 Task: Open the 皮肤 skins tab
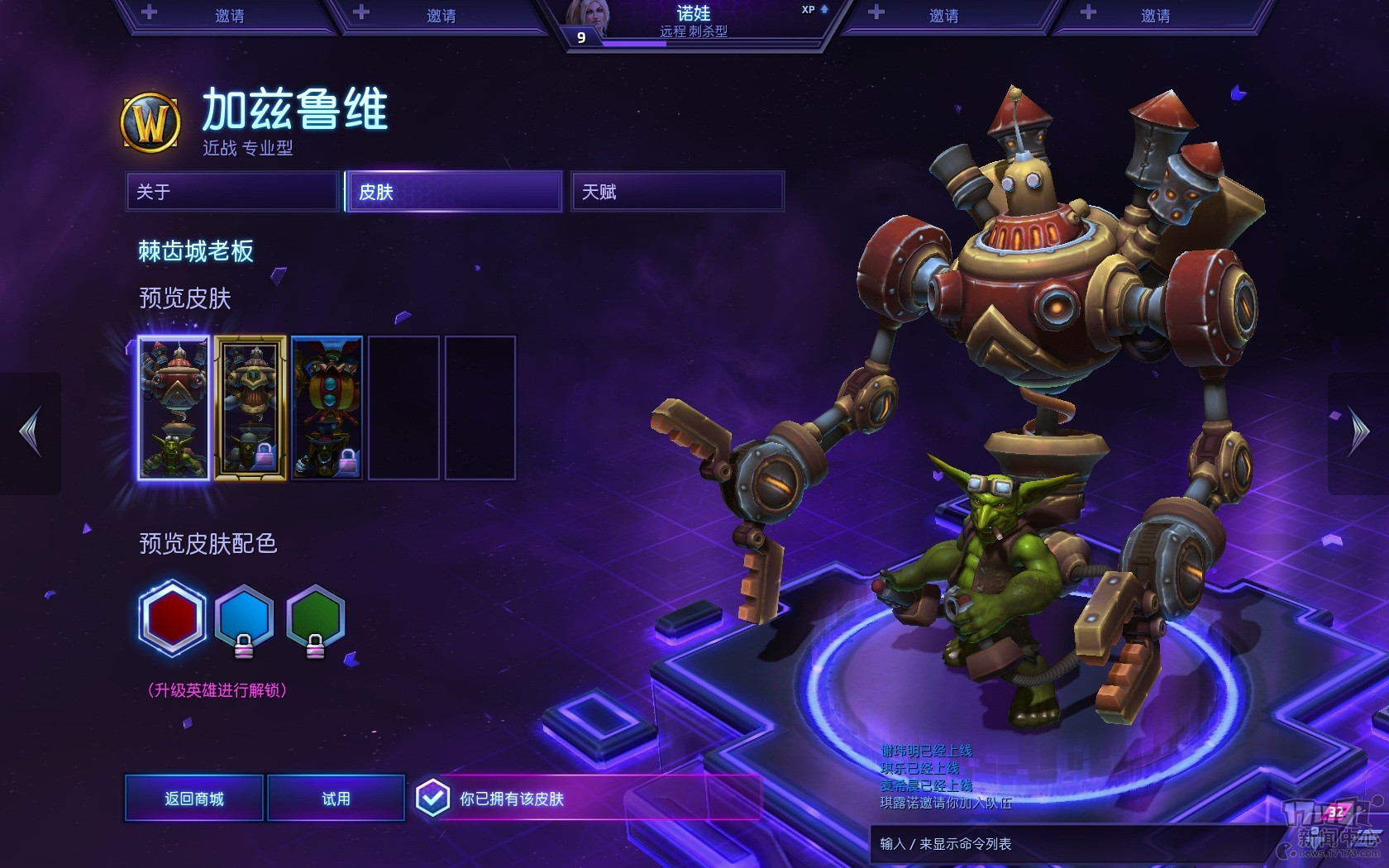(454, 192)
